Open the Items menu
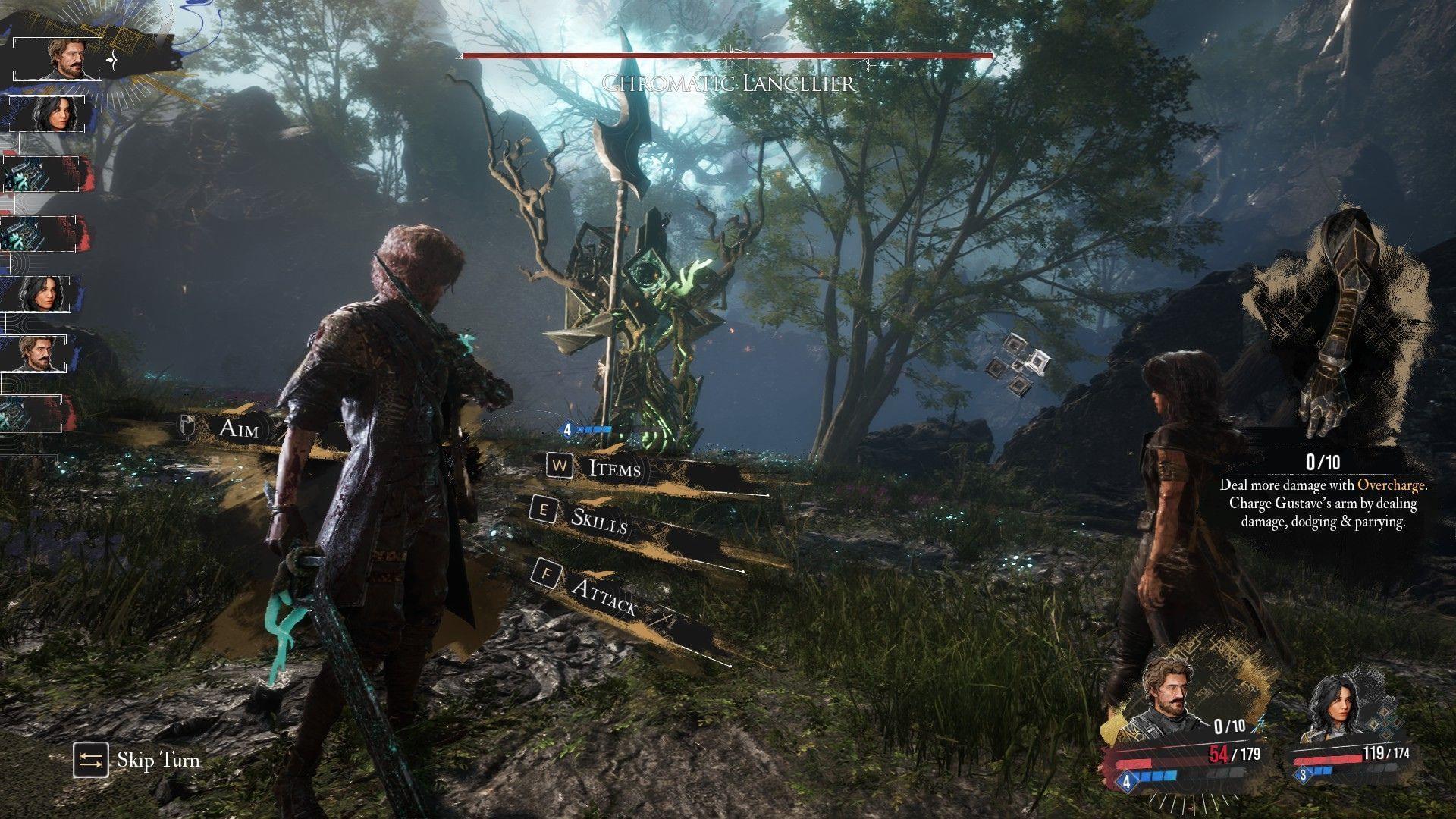This screenshot has height=819, width=1456. click(x=613, y=468)
